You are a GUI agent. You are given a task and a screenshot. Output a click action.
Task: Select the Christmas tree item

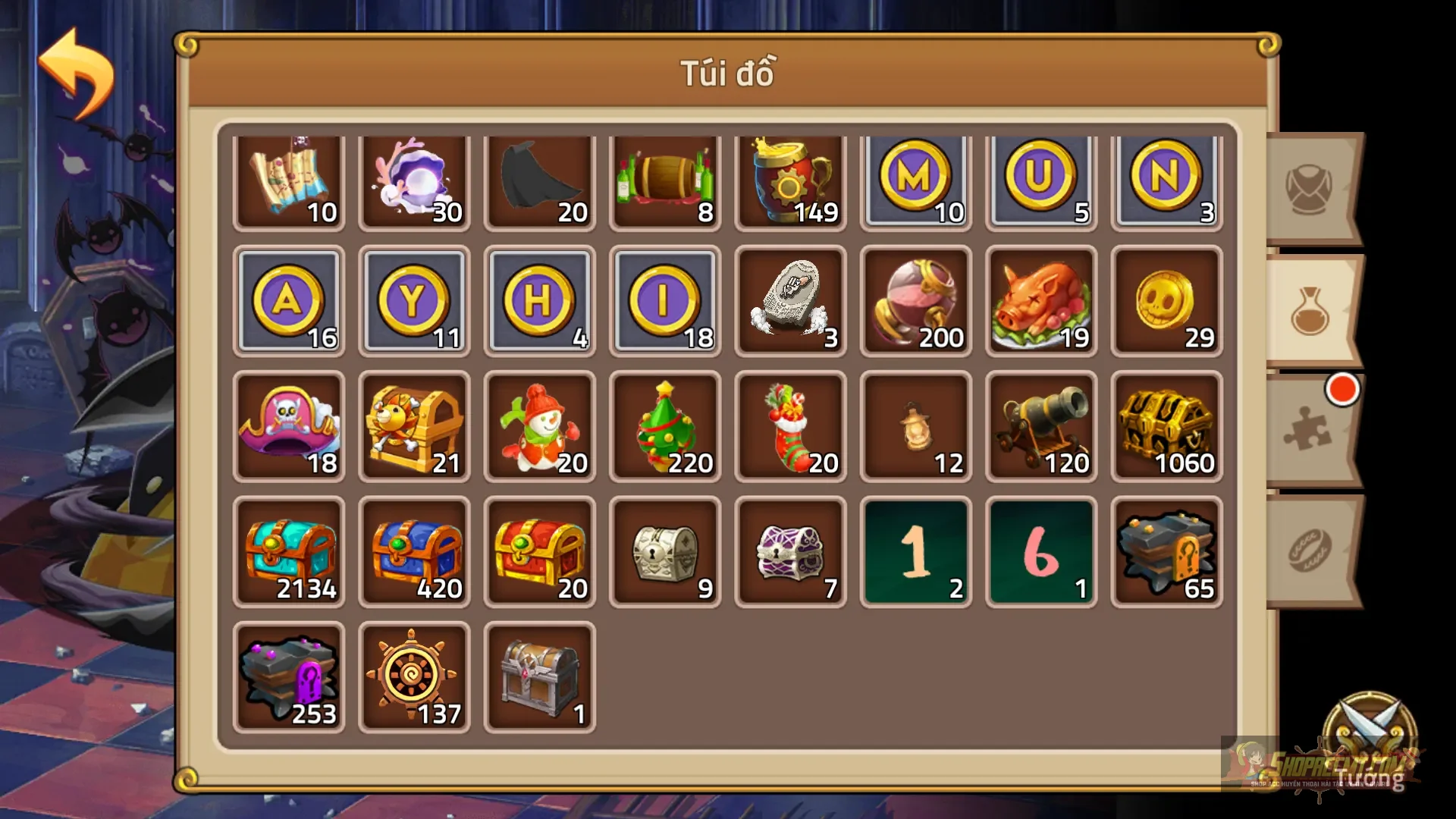point(665,426)
